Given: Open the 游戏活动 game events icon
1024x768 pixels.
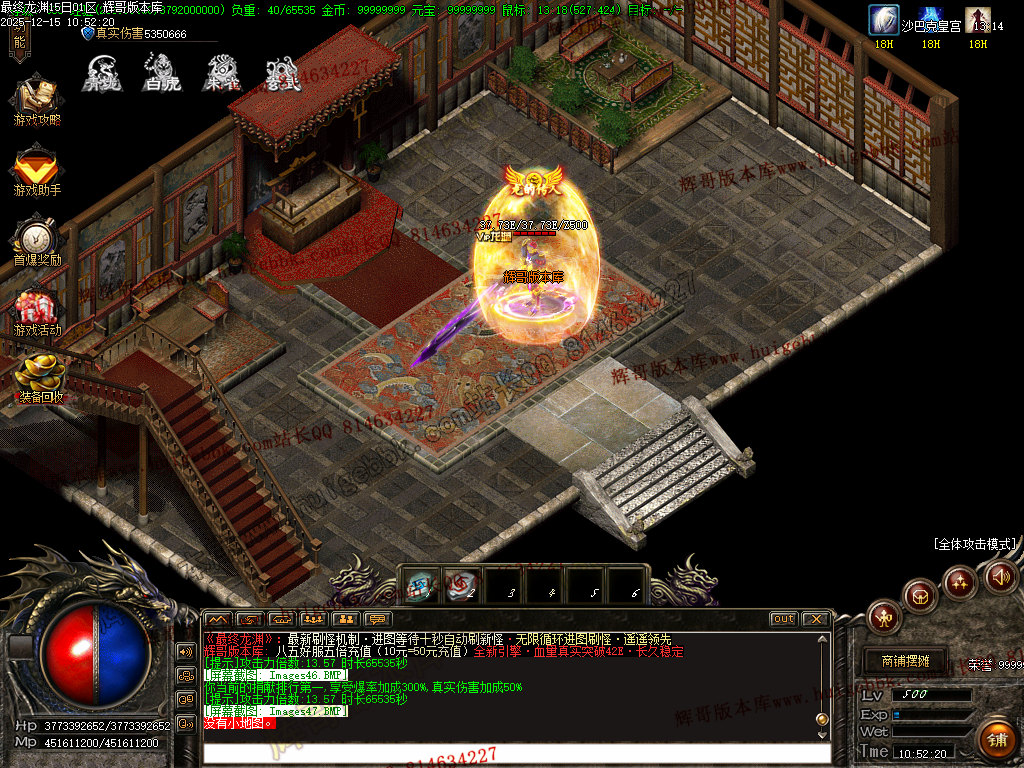Looking at the screenshot, I should (37, 313).
